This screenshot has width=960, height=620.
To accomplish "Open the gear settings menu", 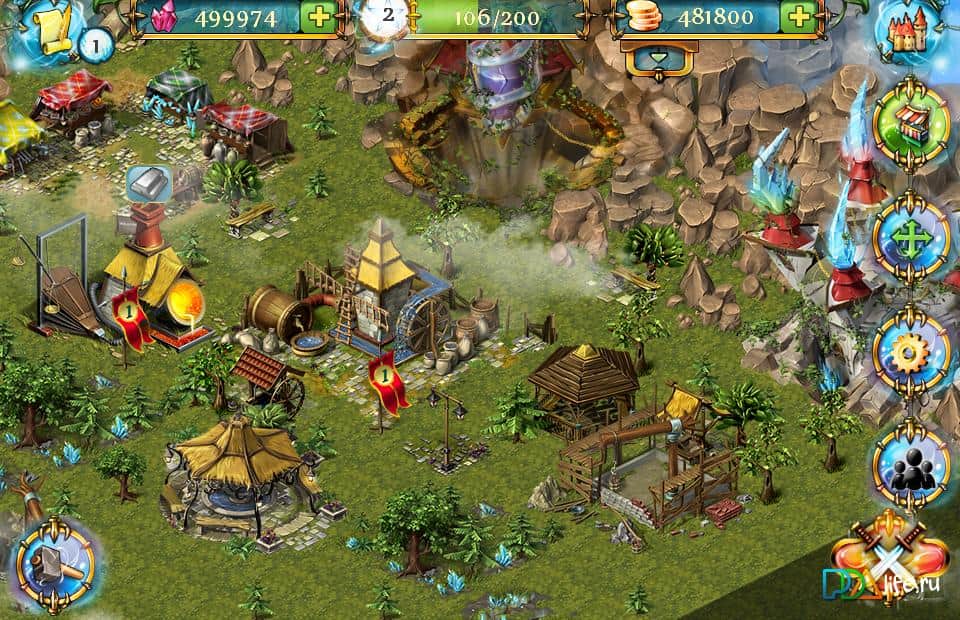I will click(911, 350).
